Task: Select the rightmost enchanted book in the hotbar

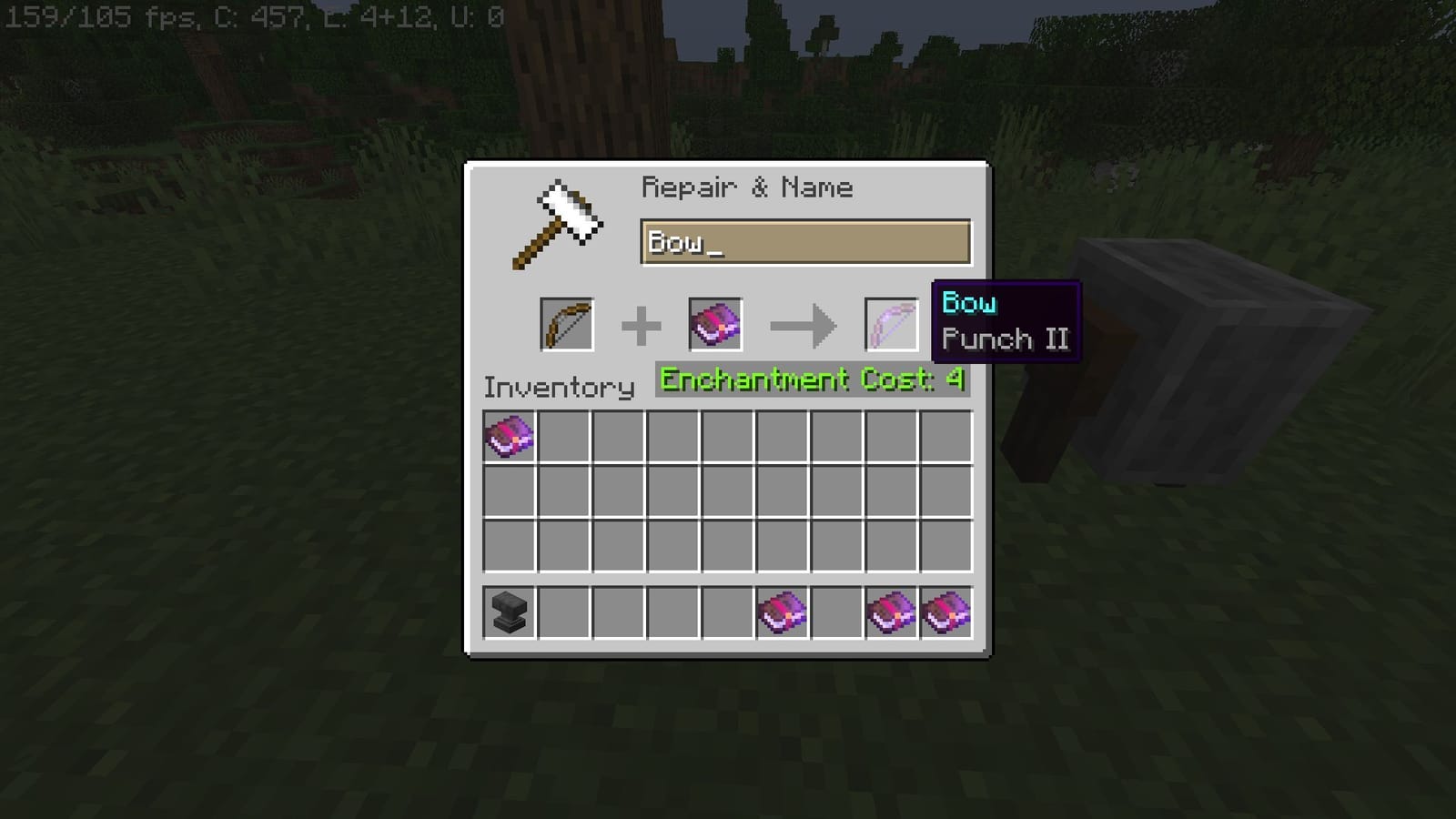Action: tap(946, 611)
